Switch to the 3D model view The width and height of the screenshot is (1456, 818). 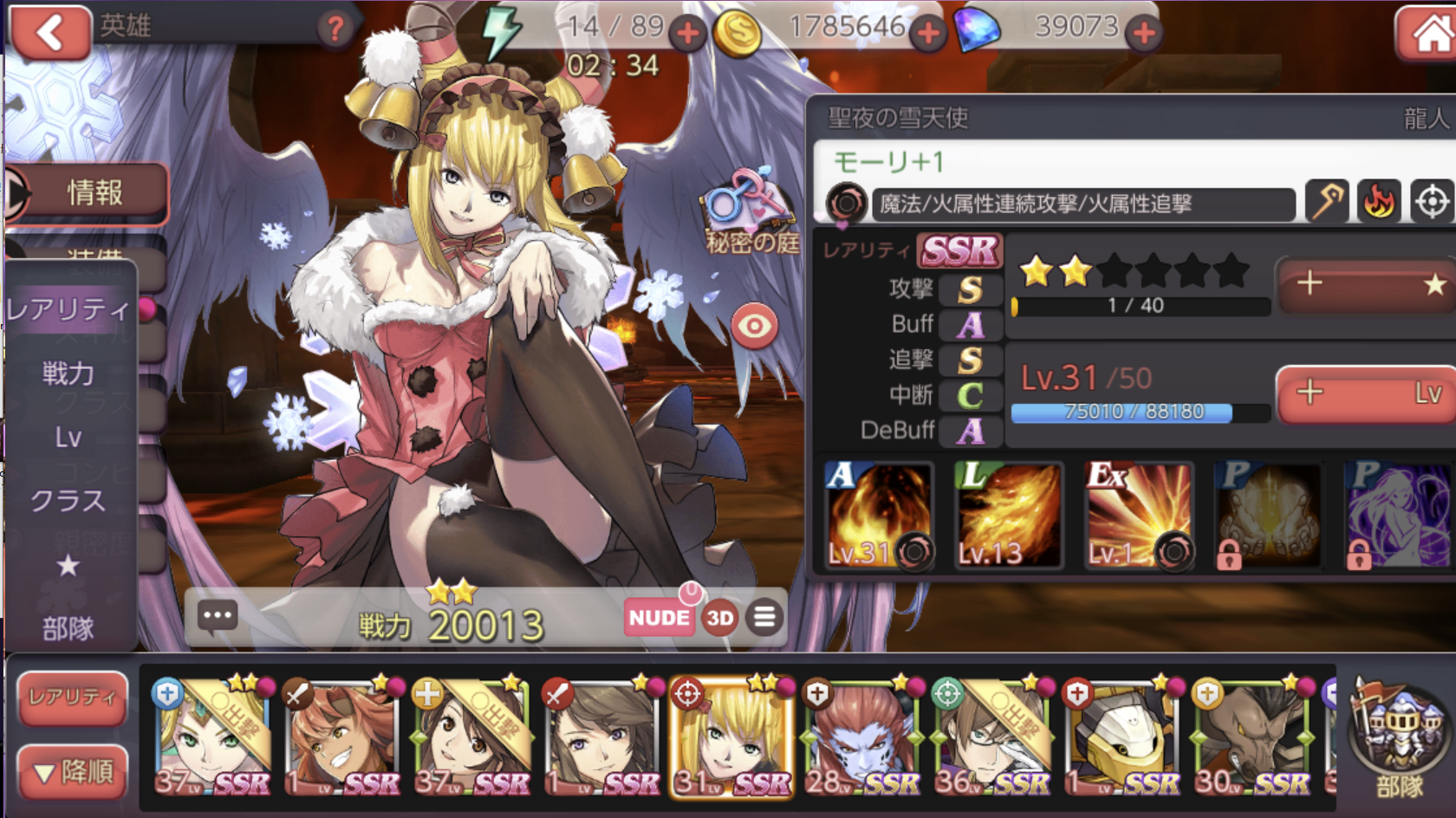[719, 618]
